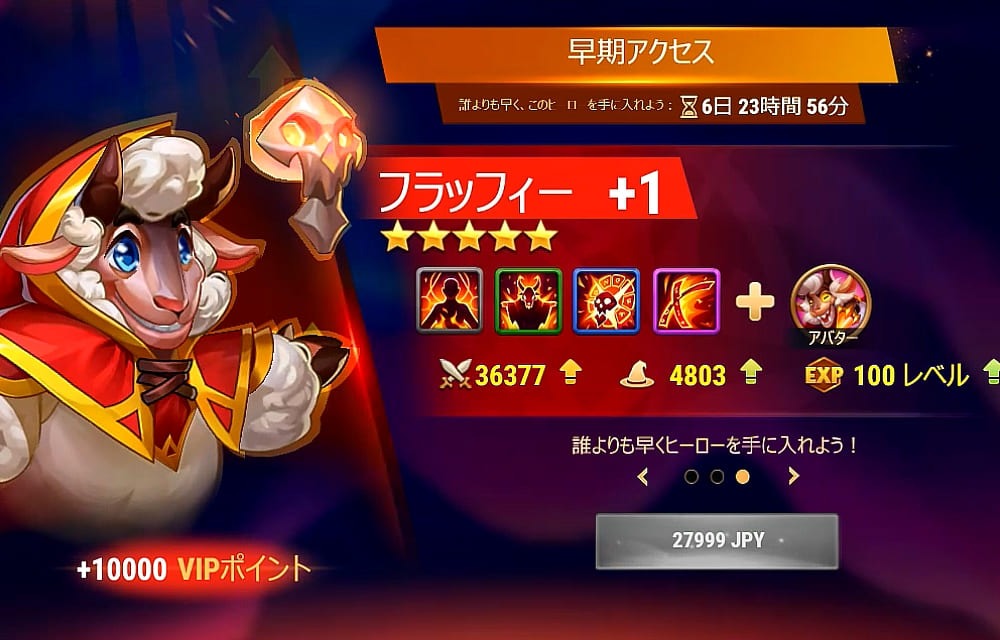The width and height of the screenshot is (1000, 640).
Task: Inspect the round avatar reward icon
Action: [x=830, y=301]
